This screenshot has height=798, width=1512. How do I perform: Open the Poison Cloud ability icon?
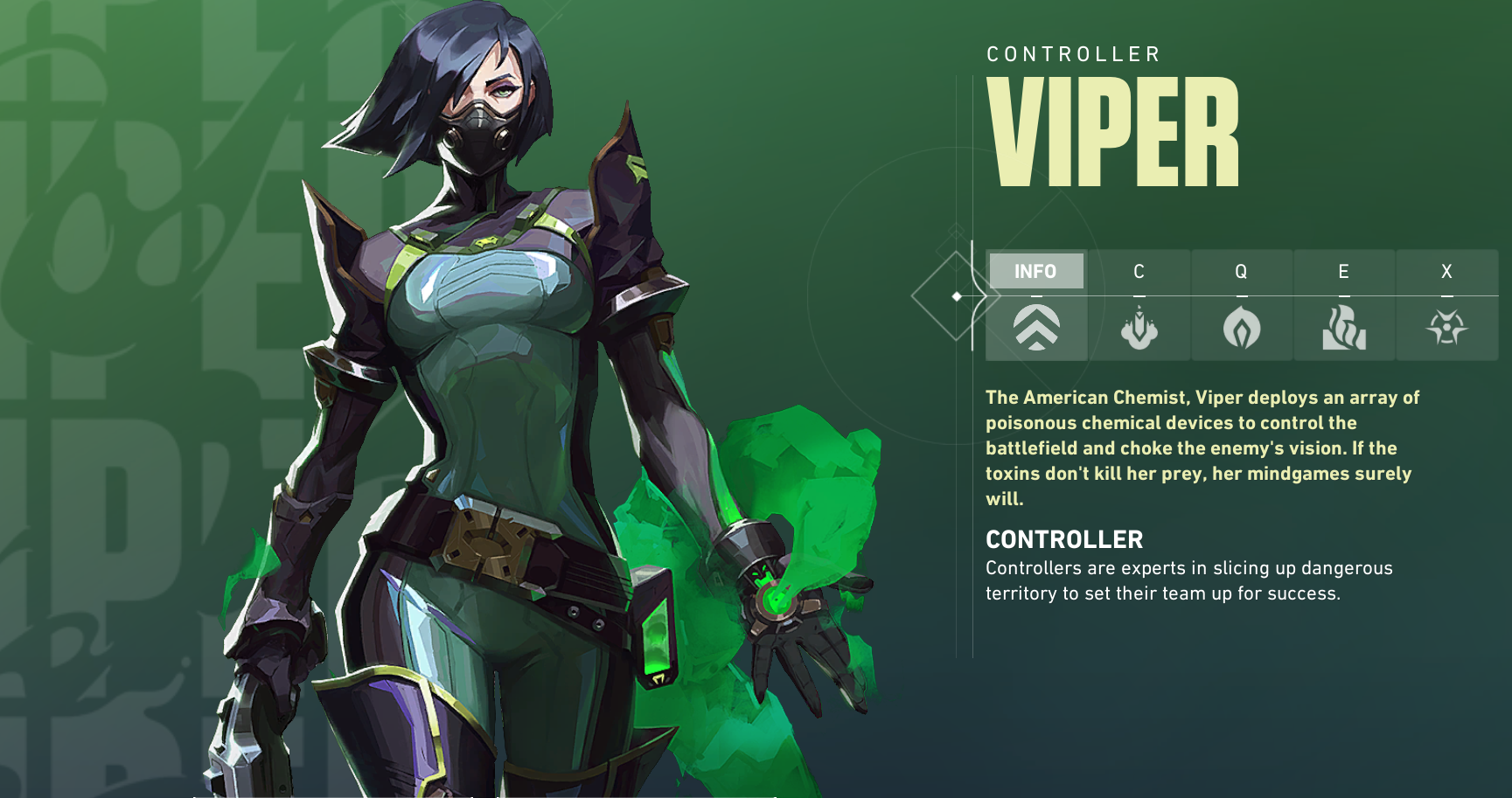click(1242, 328)
